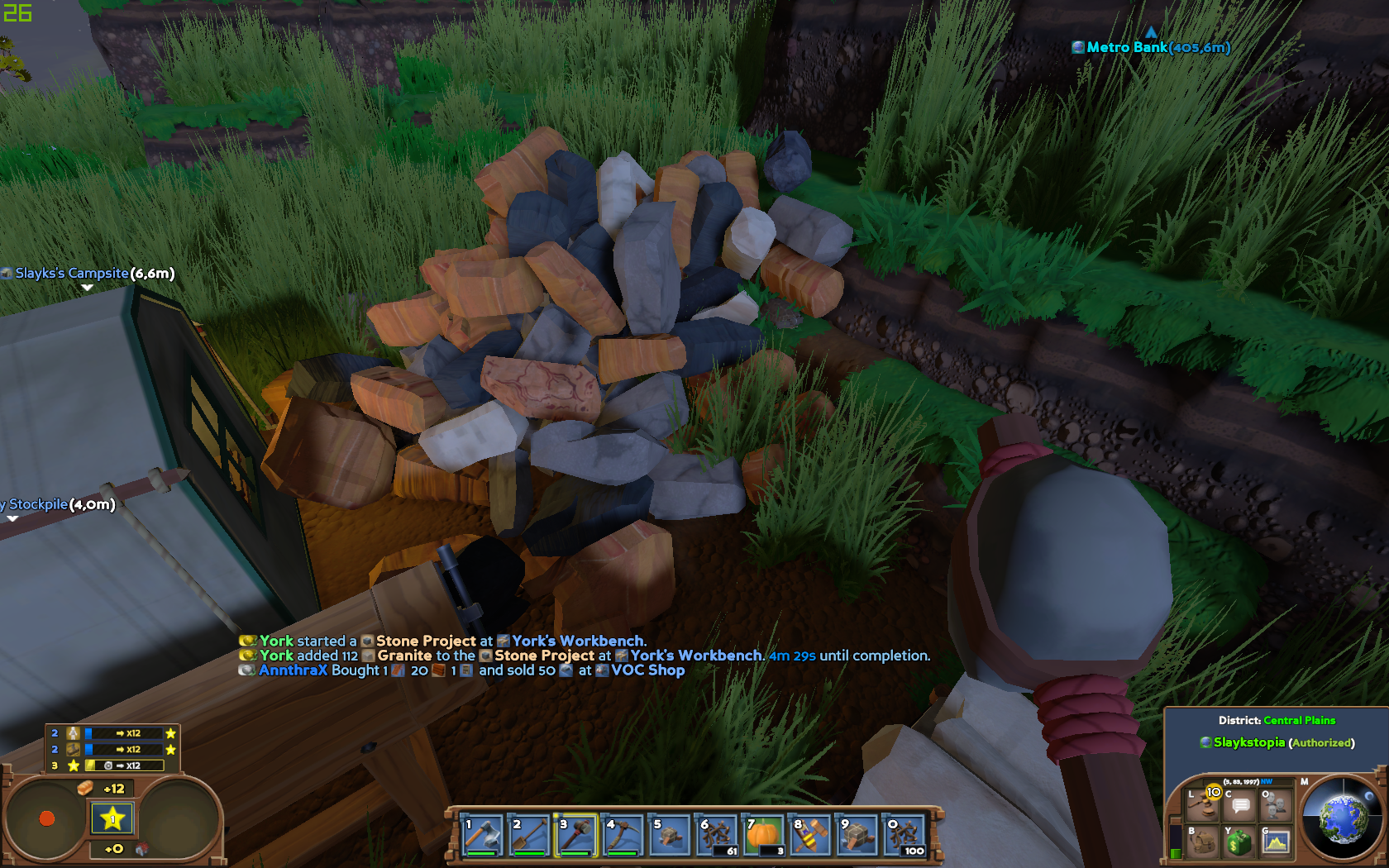Select the shovel in hotbar slot 2
Image resolution: width=1389 pixels, height=868 pixels.
coord(529,835)
